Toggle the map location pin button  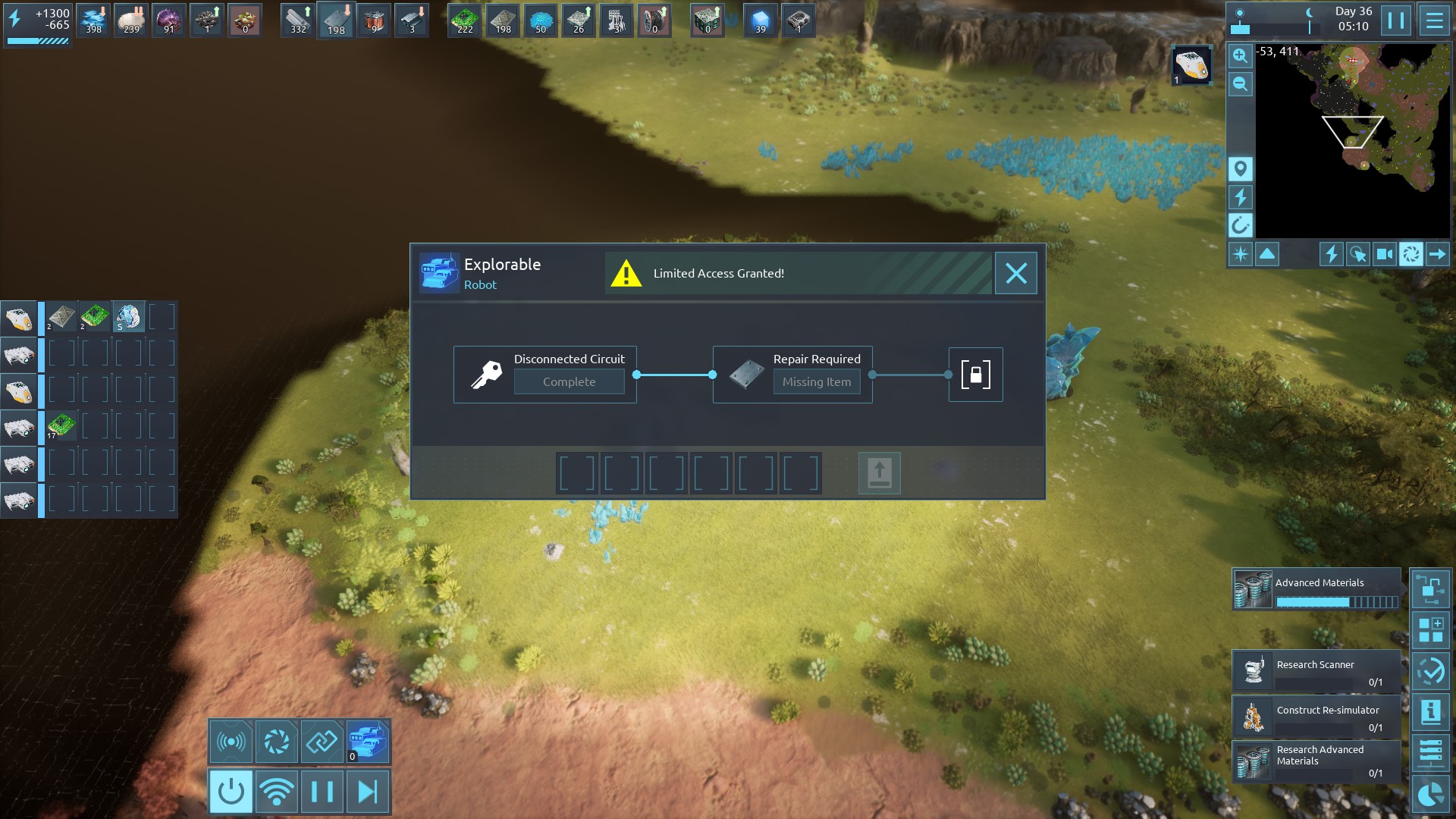tap(1240, 168)
